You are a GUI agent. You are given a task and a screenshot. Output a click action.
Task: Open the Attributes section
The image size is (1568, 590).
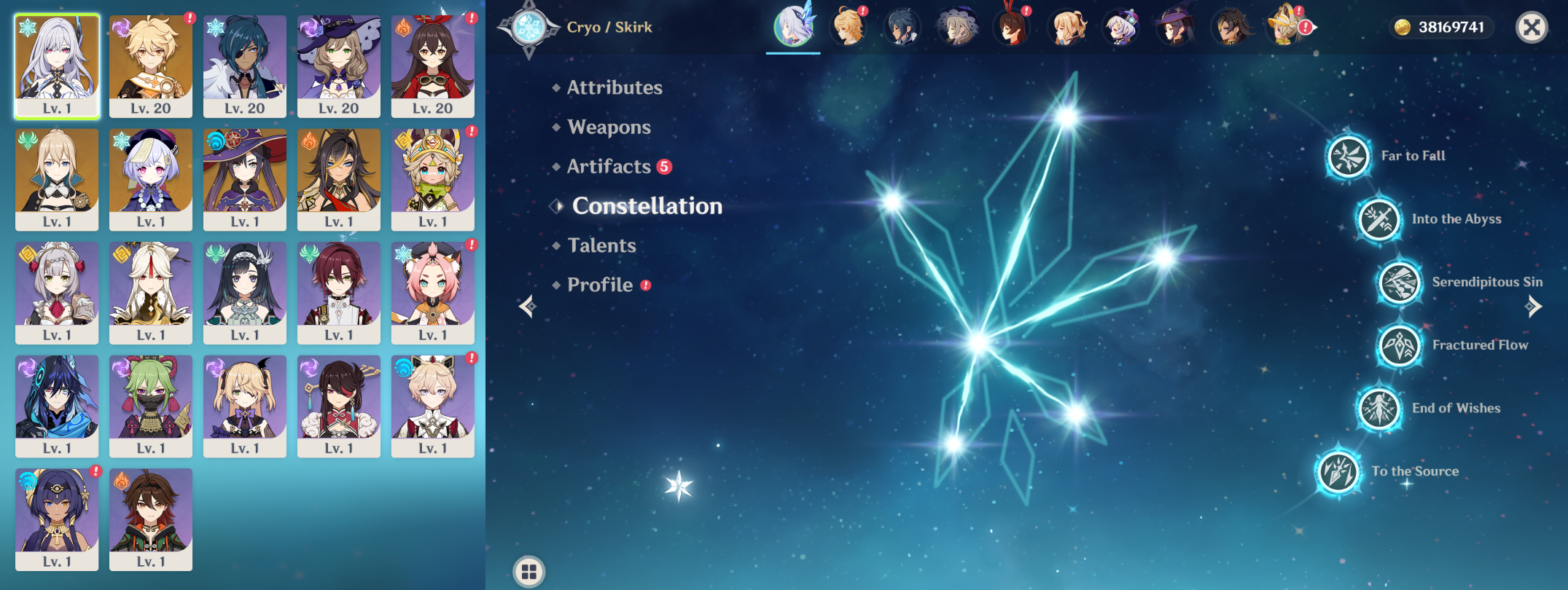tap(614, 87)
